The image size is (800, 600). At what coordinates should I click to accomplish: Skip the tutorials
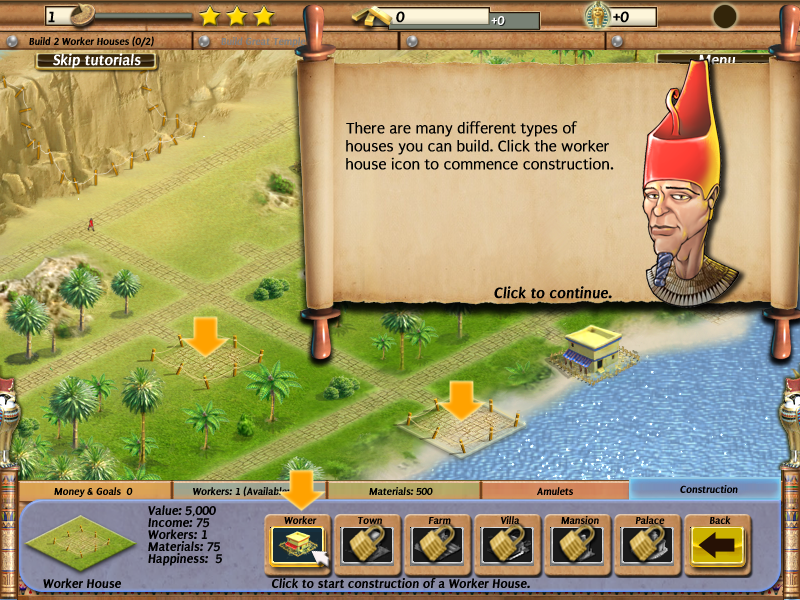coord(96,60)
